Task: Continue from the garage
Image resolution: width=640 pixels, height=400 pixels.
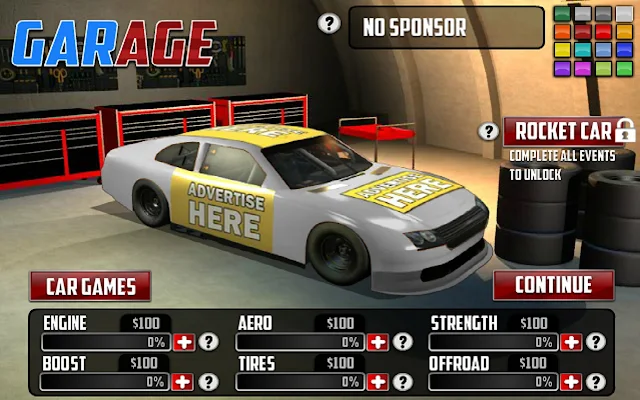Action: coord(553,285)
